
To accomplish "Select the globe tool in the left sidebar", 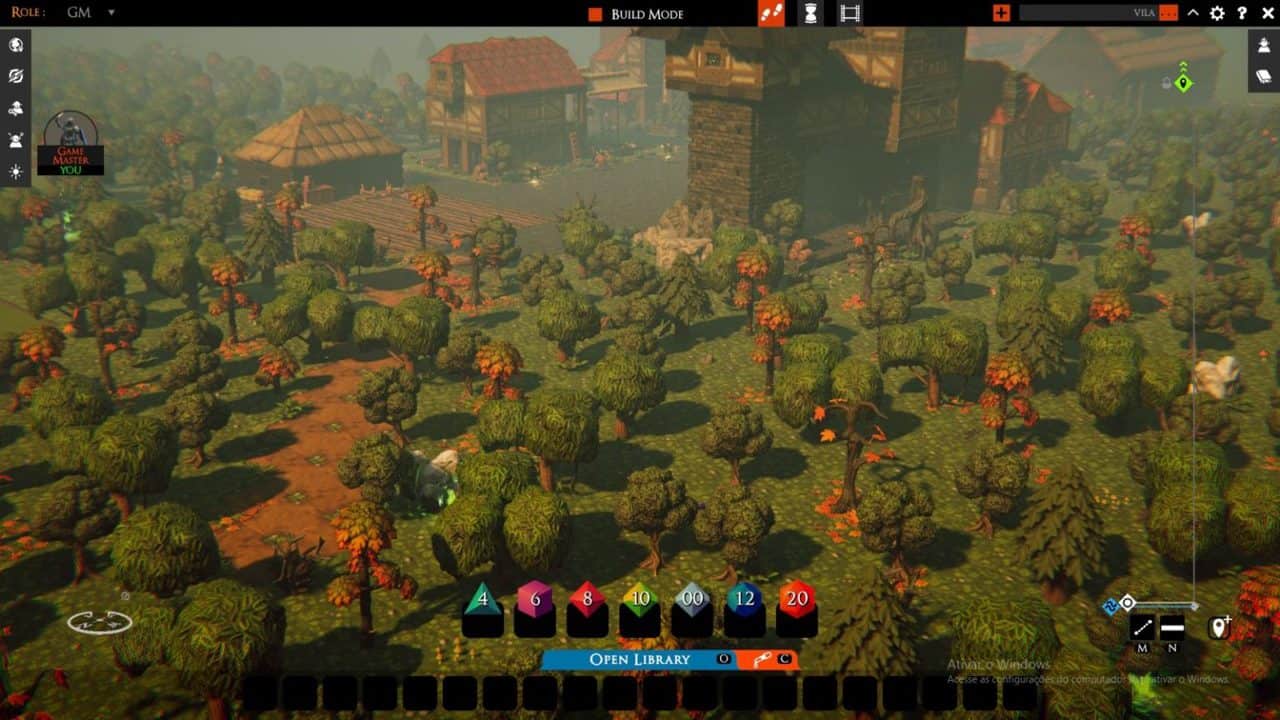I will pyautogui.click(x=16, y=45).
